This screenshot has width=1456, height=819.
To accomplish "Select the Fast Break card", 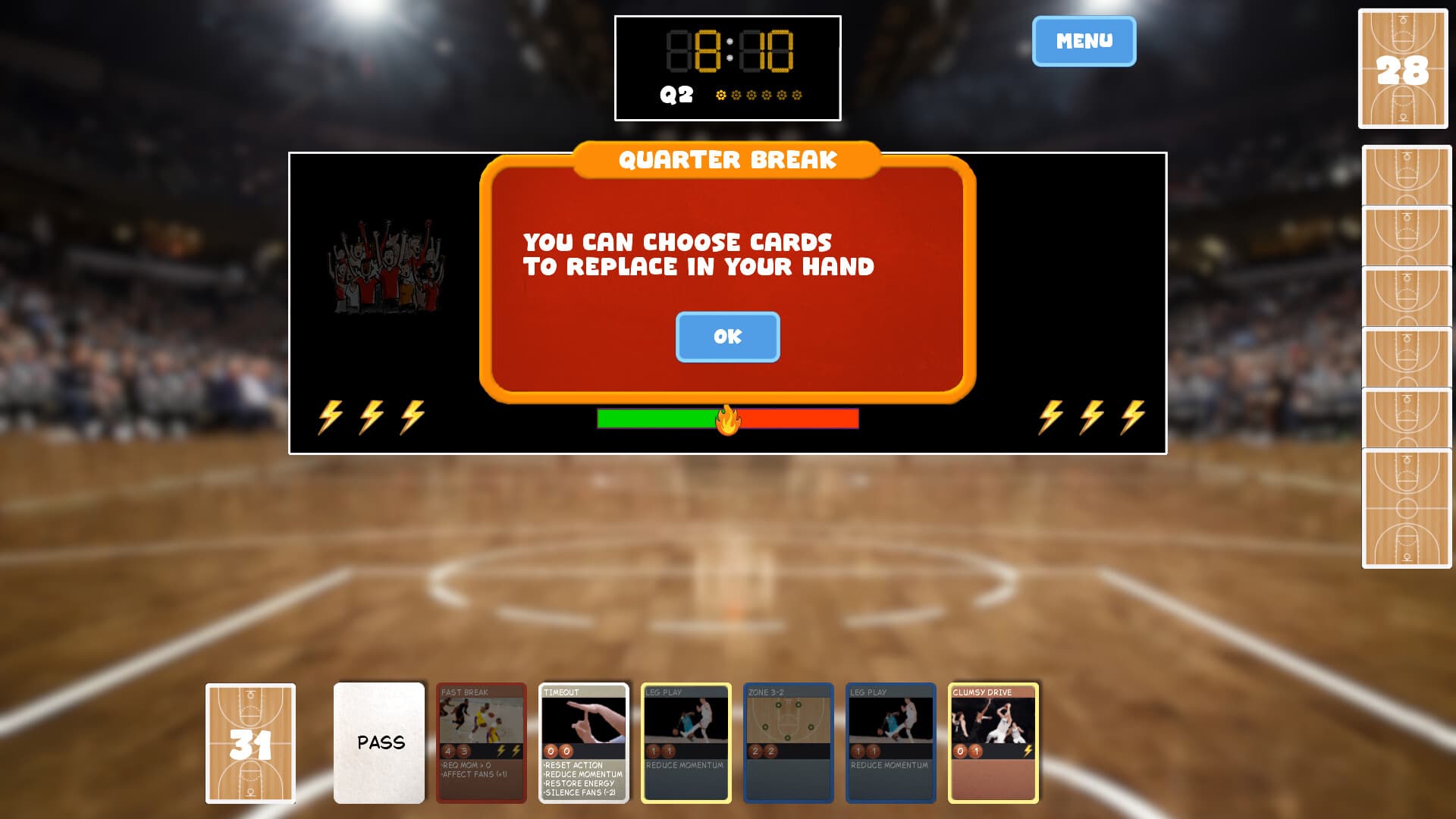I will [480, 743].
